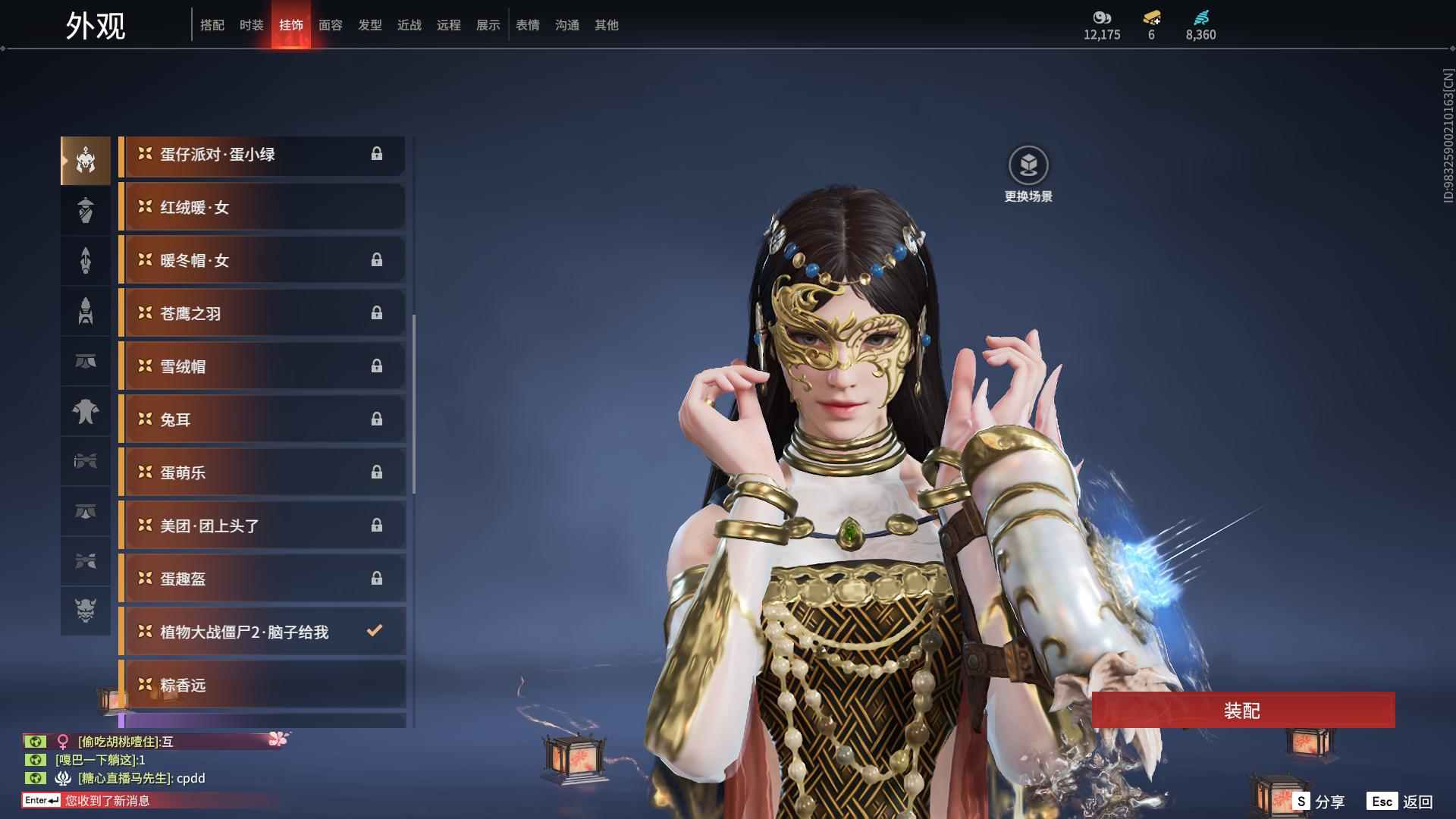This screenshot has height=819, width=1456.
Task: Pick the 兔耳 accessory row
Action: 262,419
